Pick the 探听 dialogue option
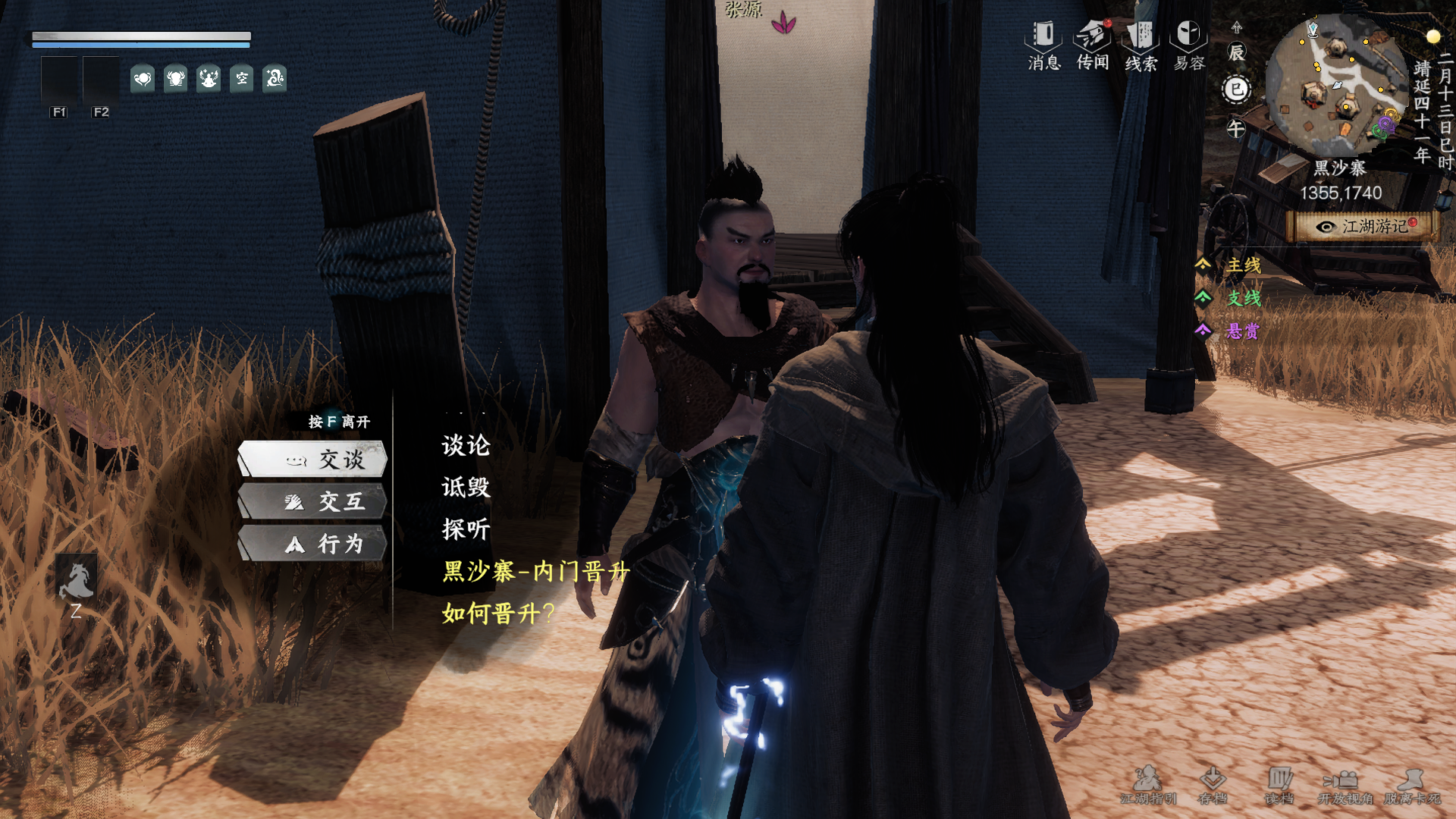The width and height of the screenshot is (1456, 819). (x=466, y=529)
